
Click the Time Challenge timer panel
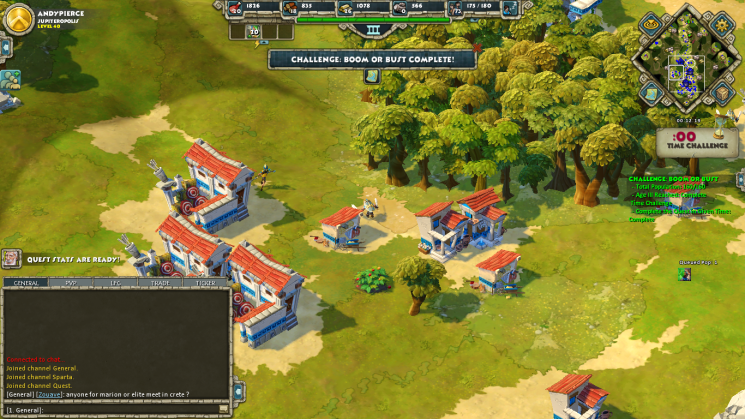[684, 142]
